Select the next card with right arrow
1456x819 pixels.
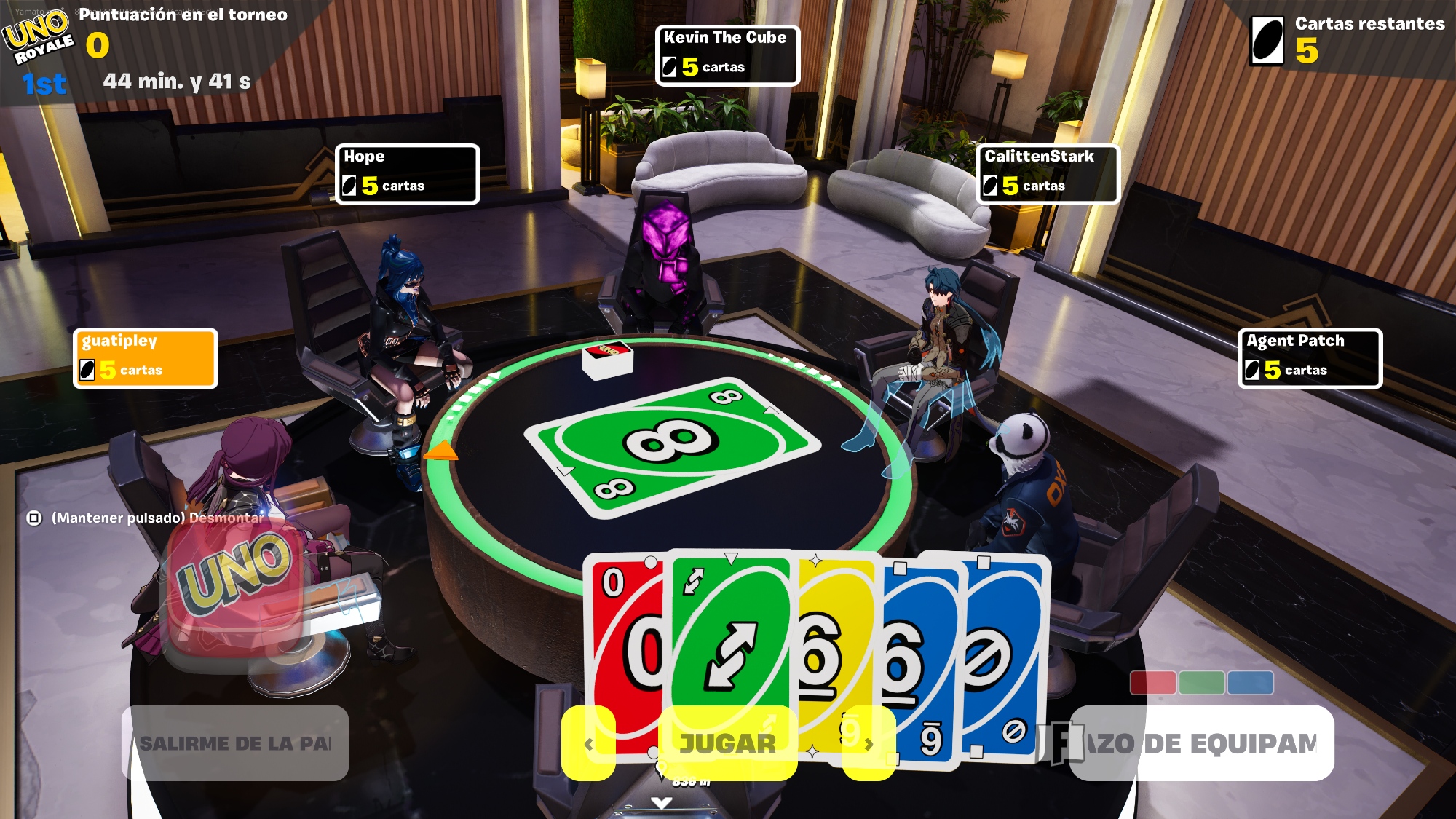point(869,743)
